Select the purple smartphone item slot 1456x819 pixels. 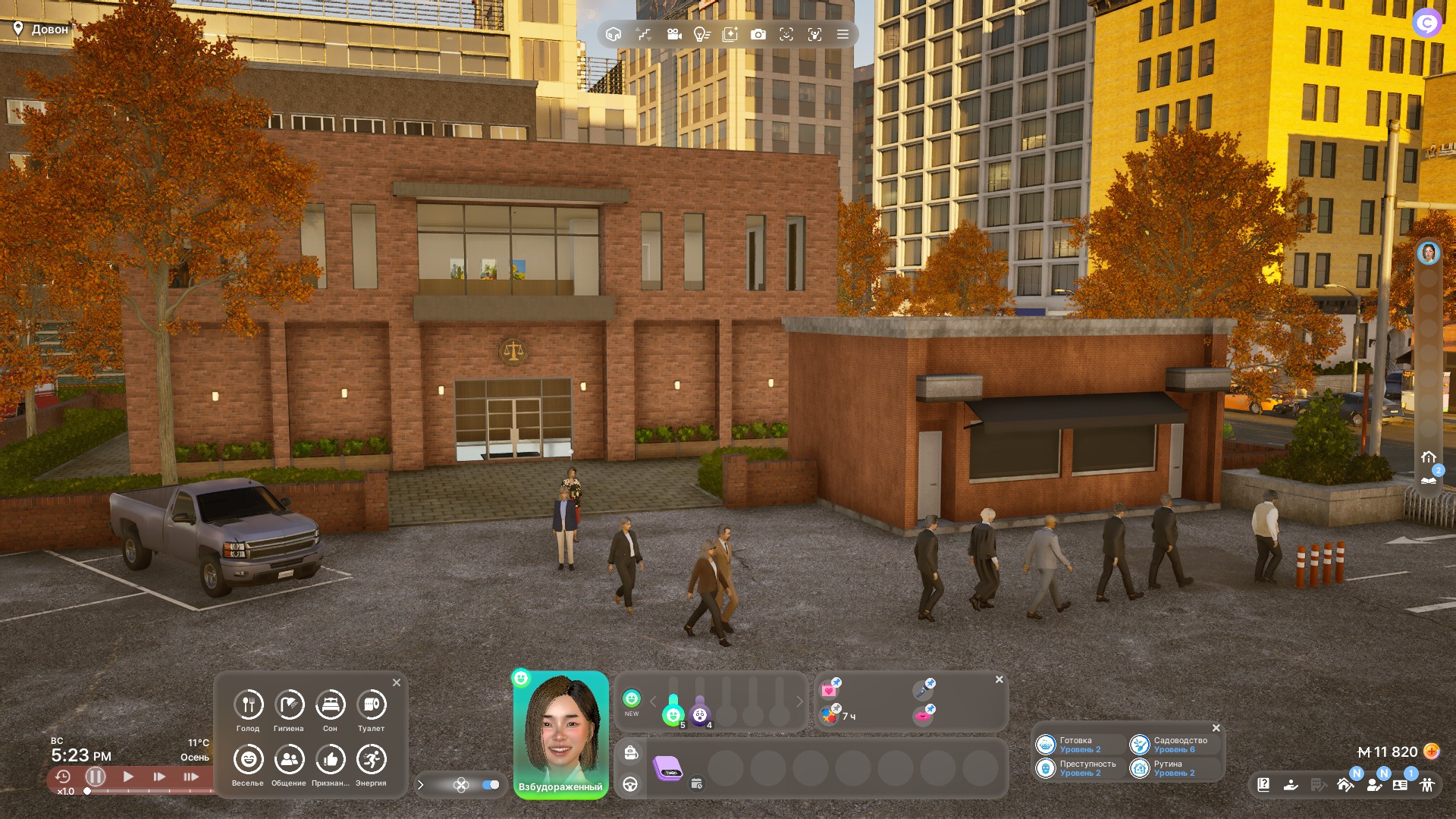coord(668,768)
